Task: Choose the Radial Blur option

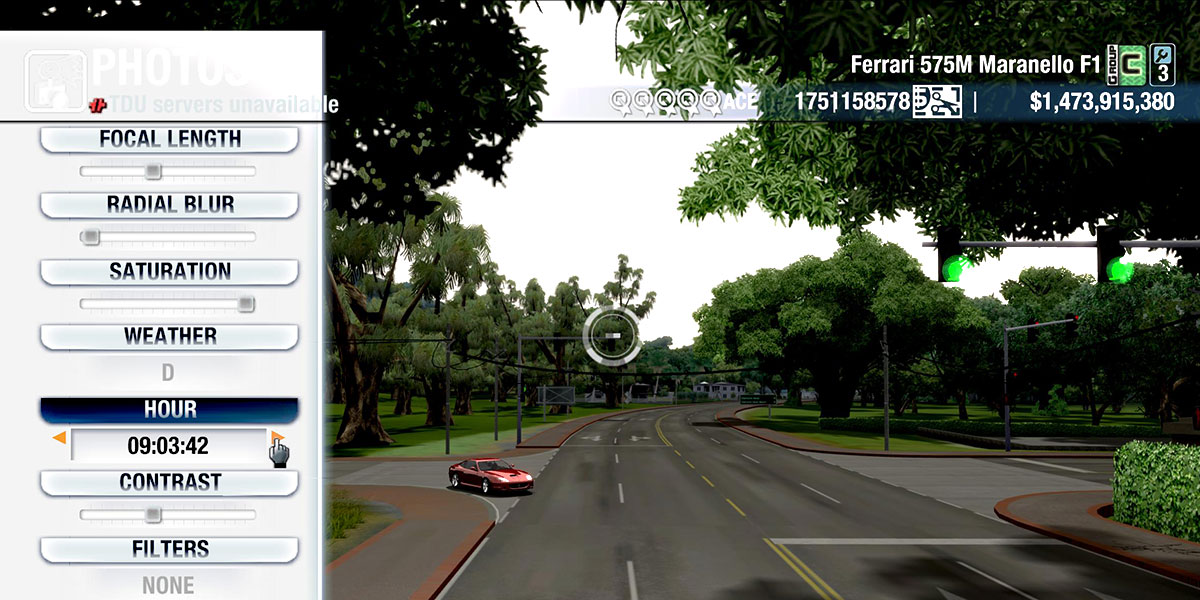Action: tap(169, 205)
